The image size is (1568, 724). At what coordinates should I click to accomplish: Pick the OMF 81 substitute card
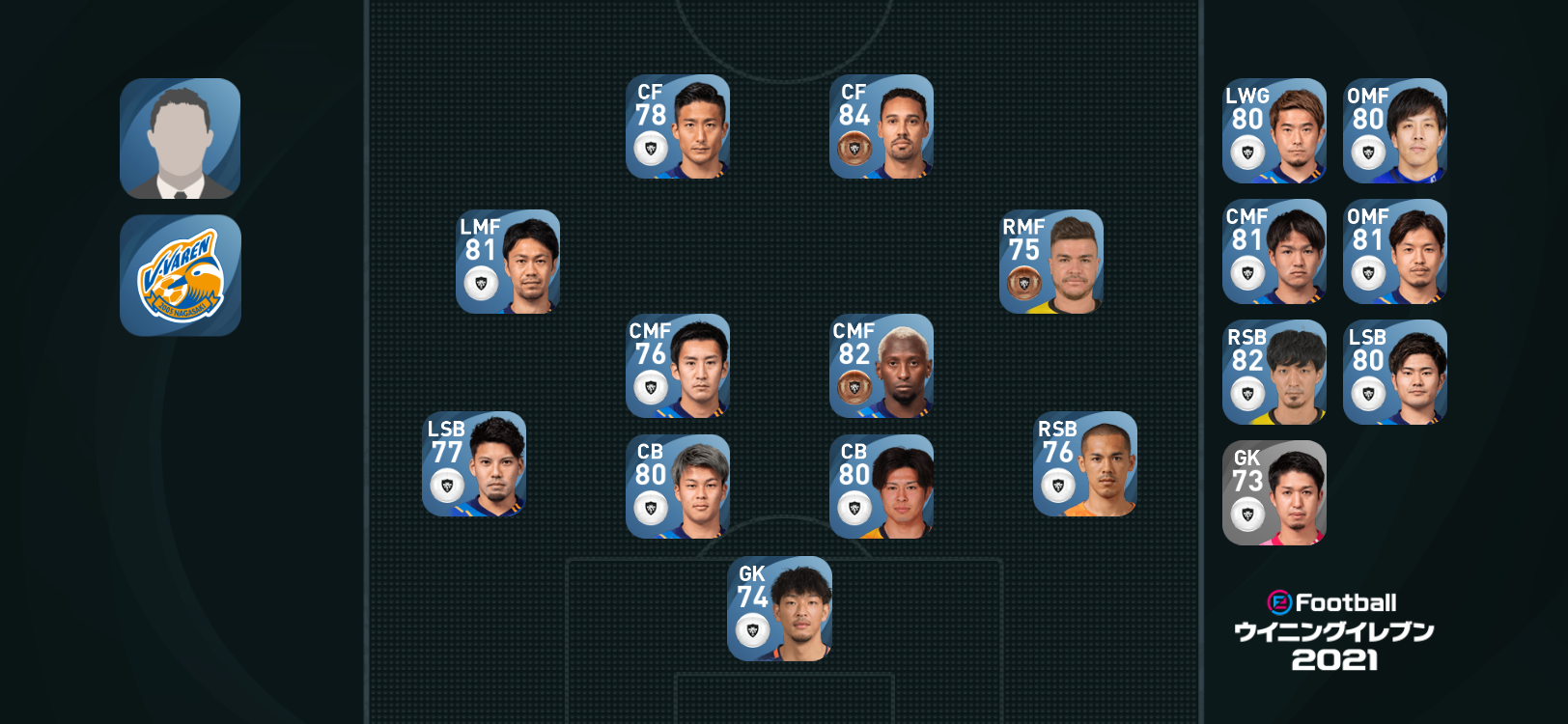pos(1395,252)
